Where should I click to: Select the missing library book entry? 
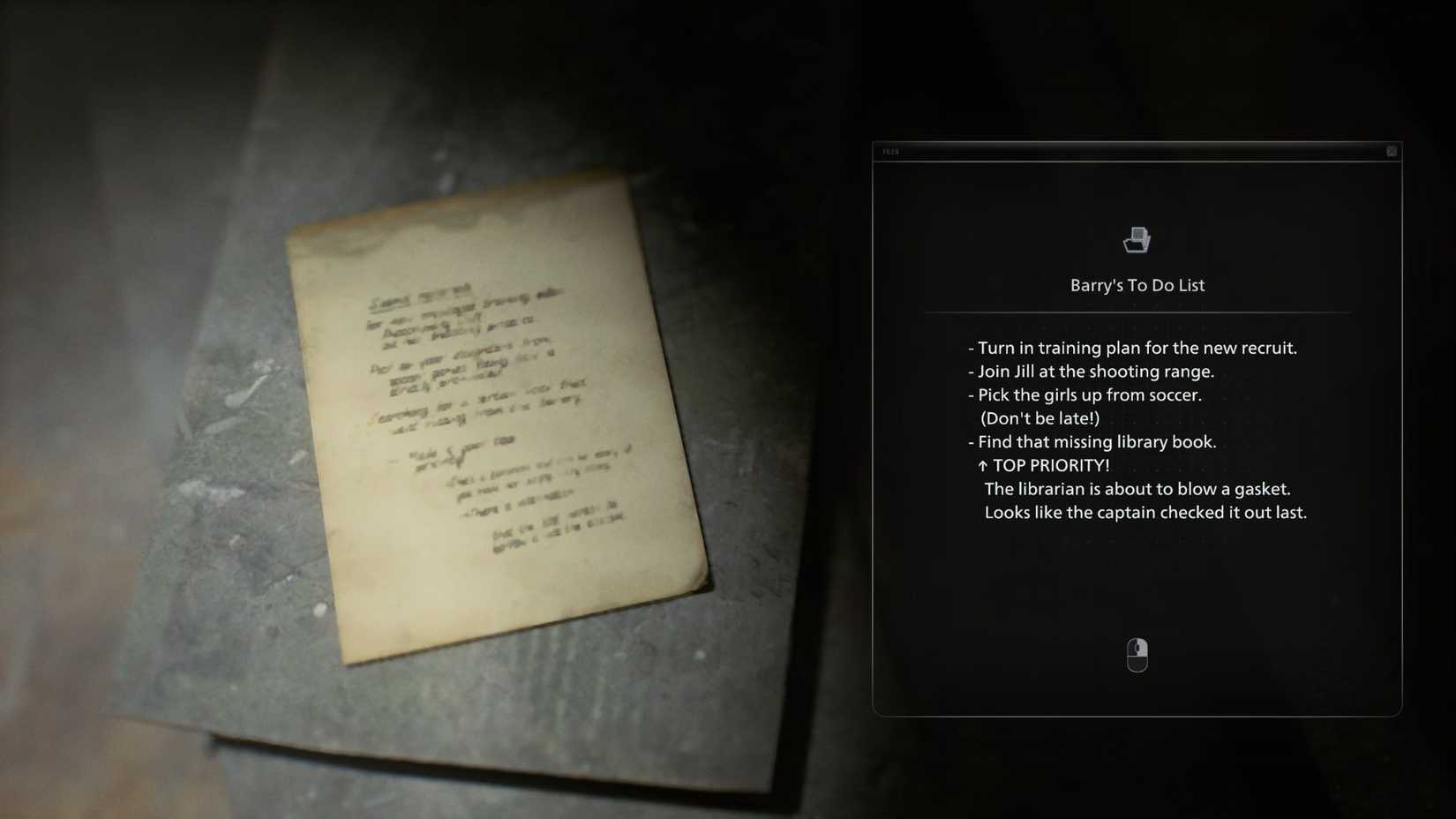point(1094,442)
